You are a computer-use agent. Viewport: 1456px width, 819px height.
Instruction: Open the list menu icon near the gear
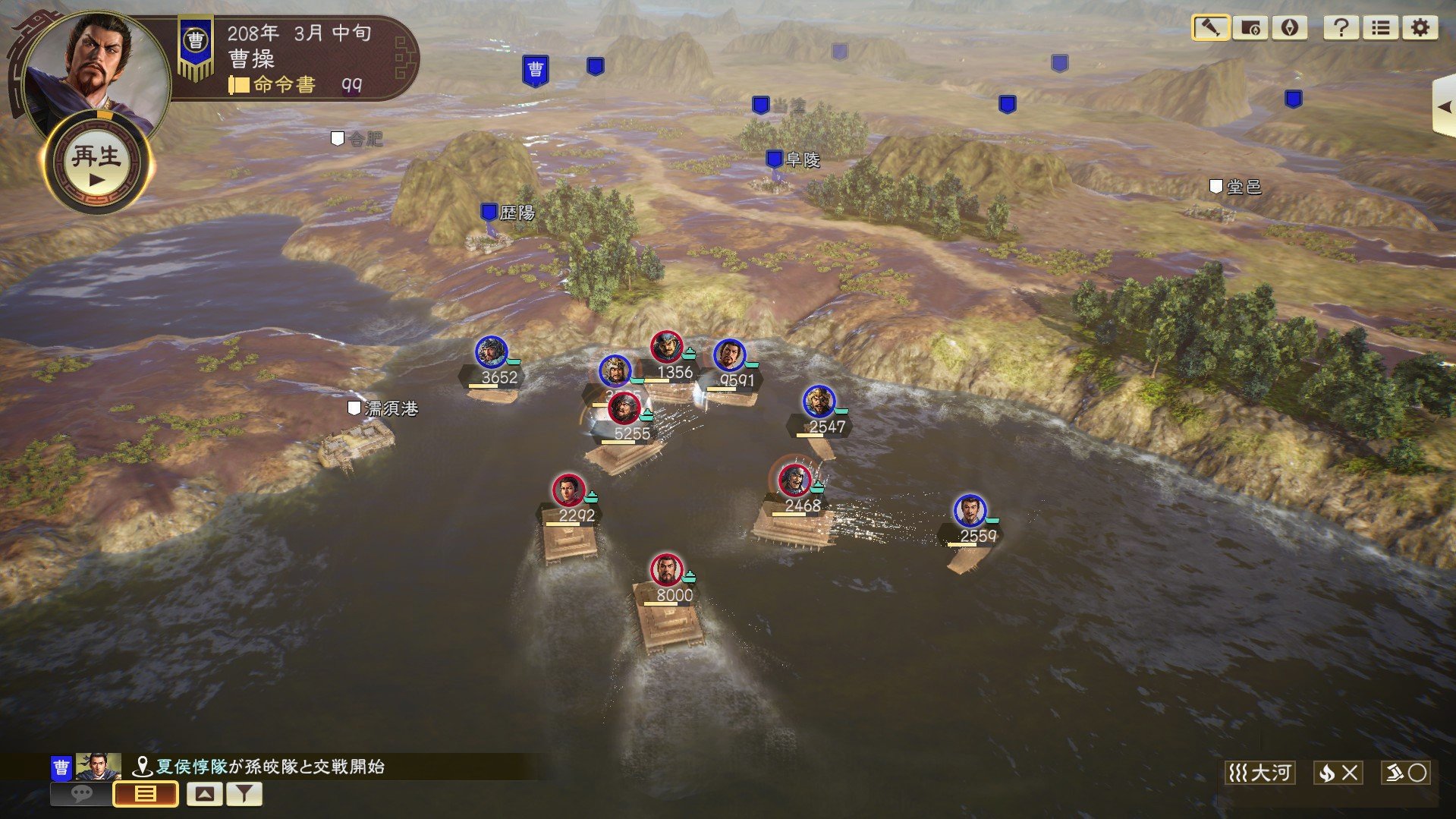[x=1381, y=28]
